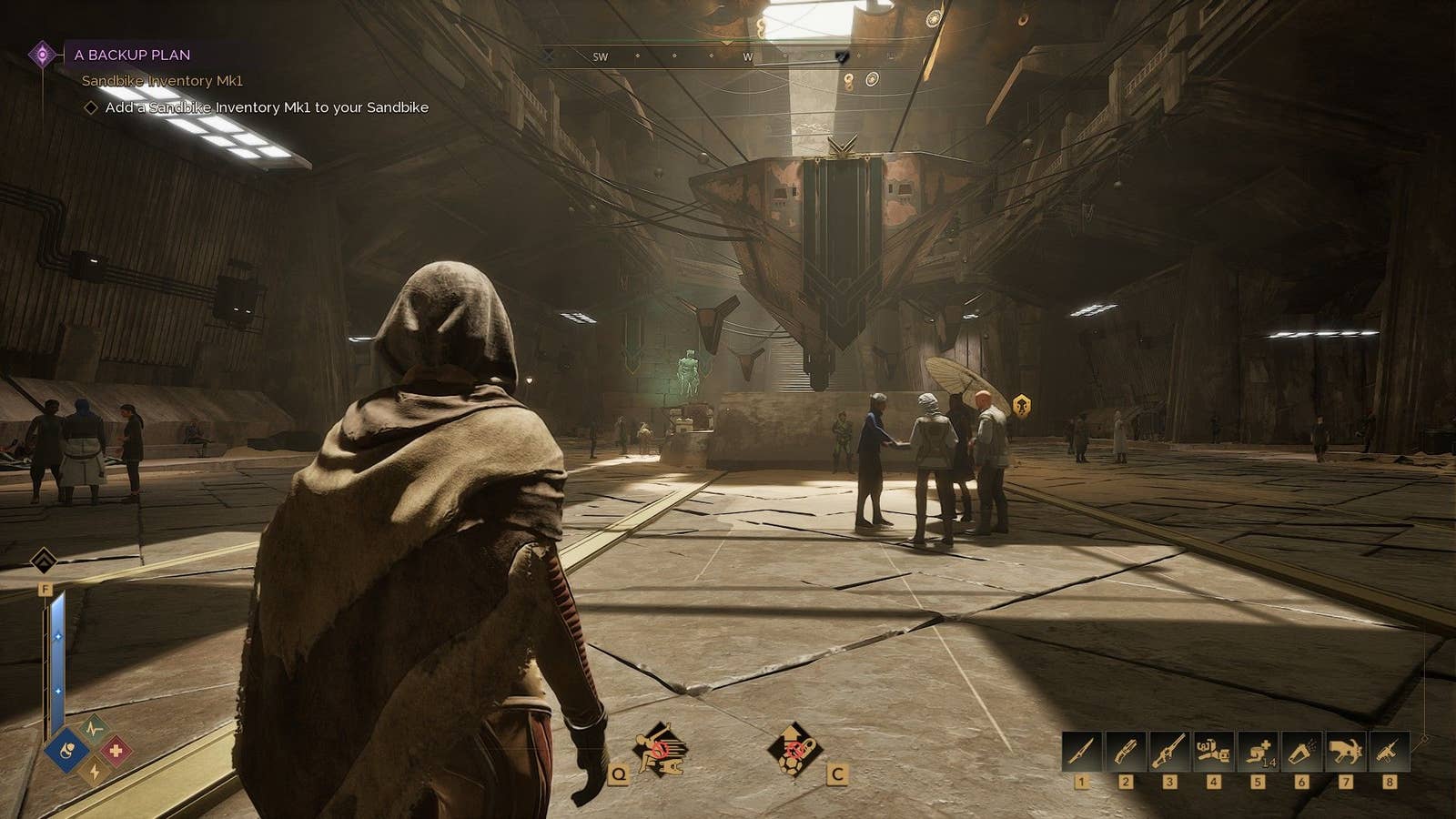The height and width of the screenshot is (819, 1456).
Task: Select the spray canister in slot 6
Action: (1301, 753)
